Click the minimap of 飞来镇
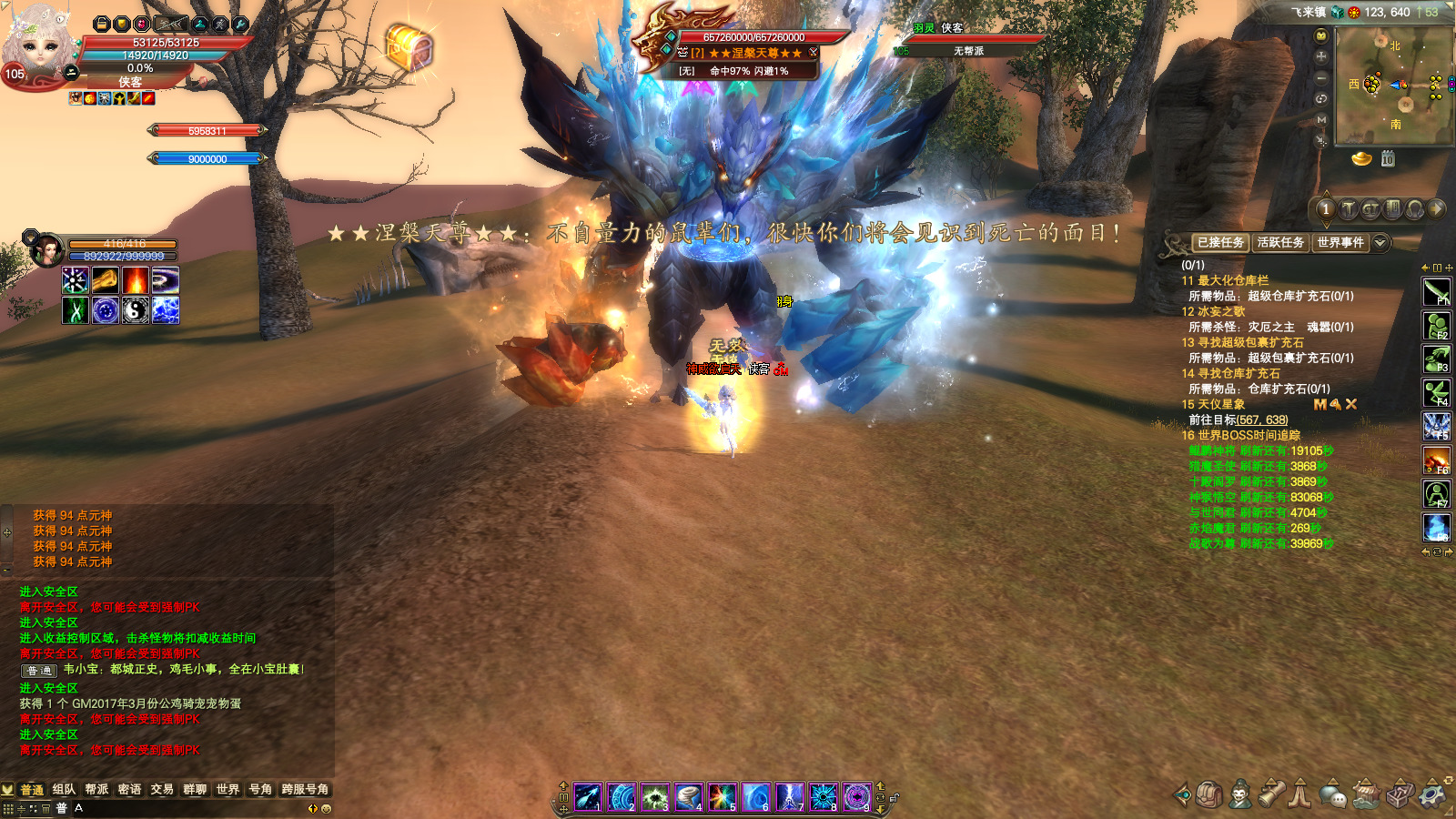Screen dimensions: 1456x819 click(1392, 86)
